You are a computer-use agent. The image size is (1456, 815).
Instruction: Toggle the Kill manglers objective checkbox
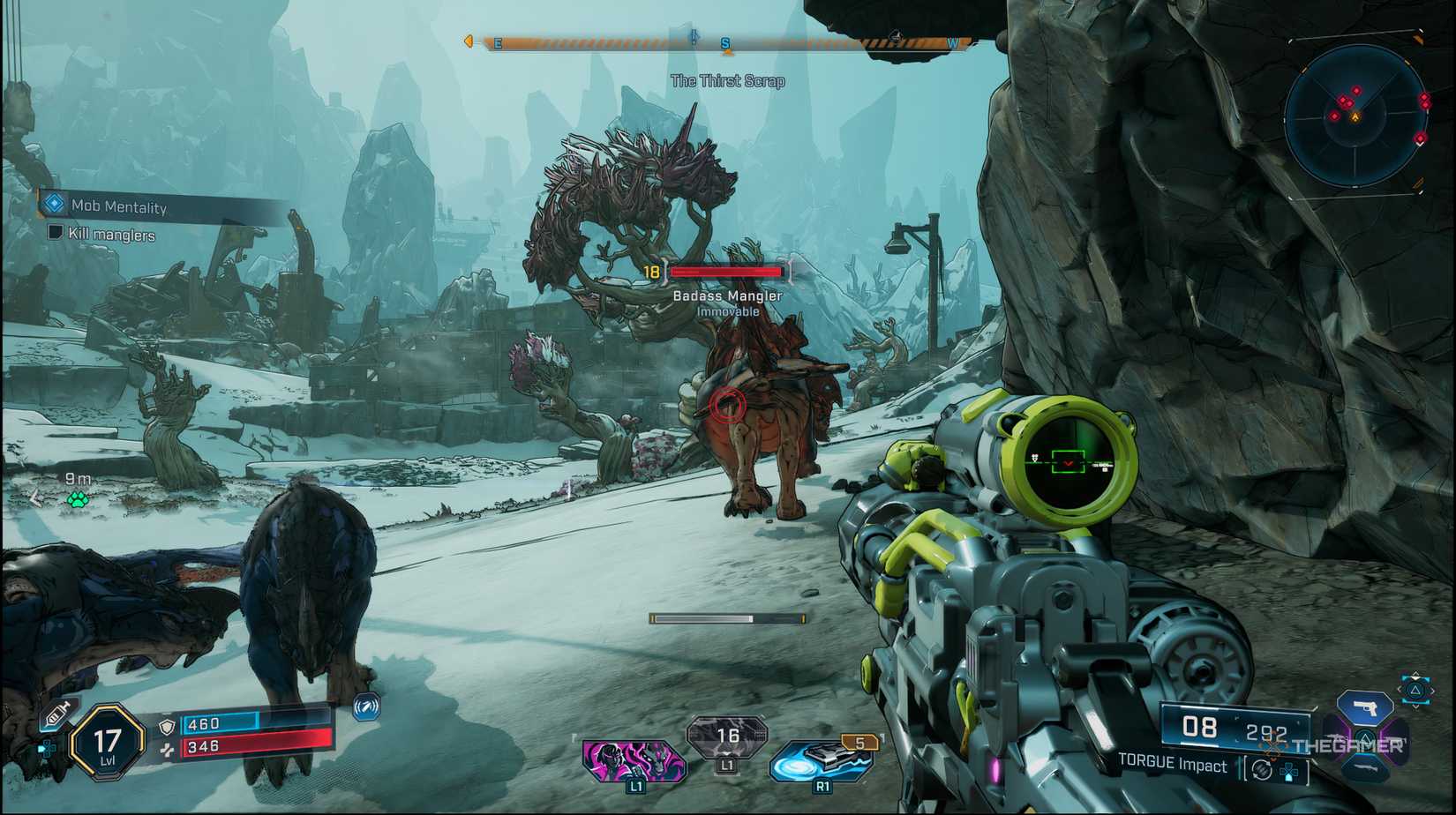55,233
